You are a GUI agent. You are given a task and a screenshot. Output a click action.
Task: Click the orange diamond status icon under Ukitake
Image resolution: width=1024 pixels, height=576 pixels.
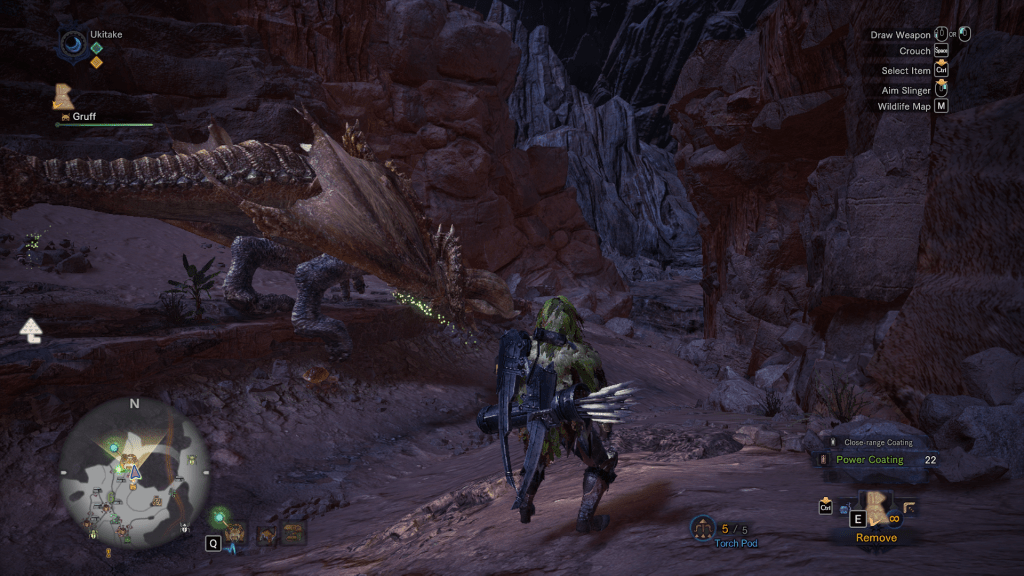tap(96, 62)
